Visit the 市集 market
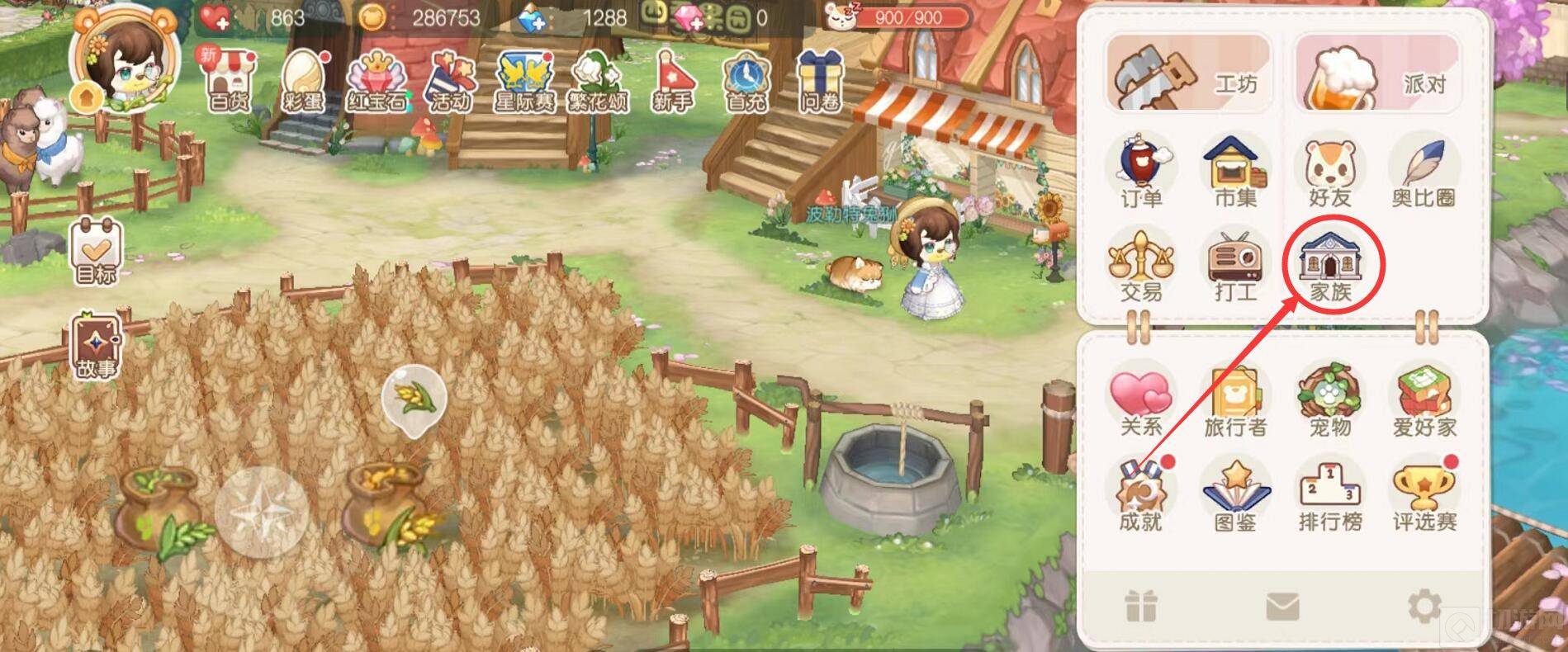1568x652 pixels. click(x=1235, y=172)
